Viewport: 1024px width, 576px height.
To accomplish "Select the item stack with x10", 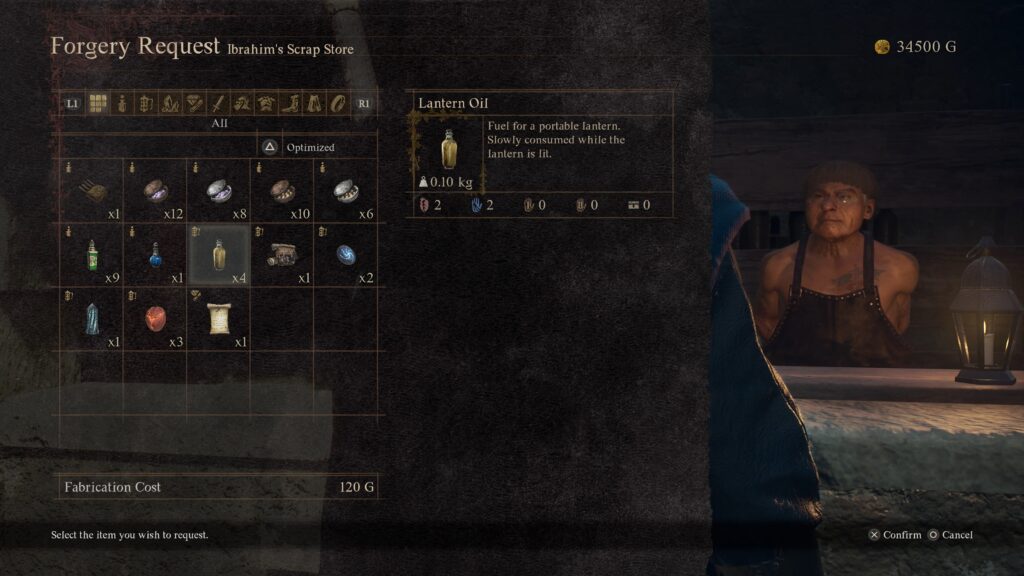I will [282, 190].
